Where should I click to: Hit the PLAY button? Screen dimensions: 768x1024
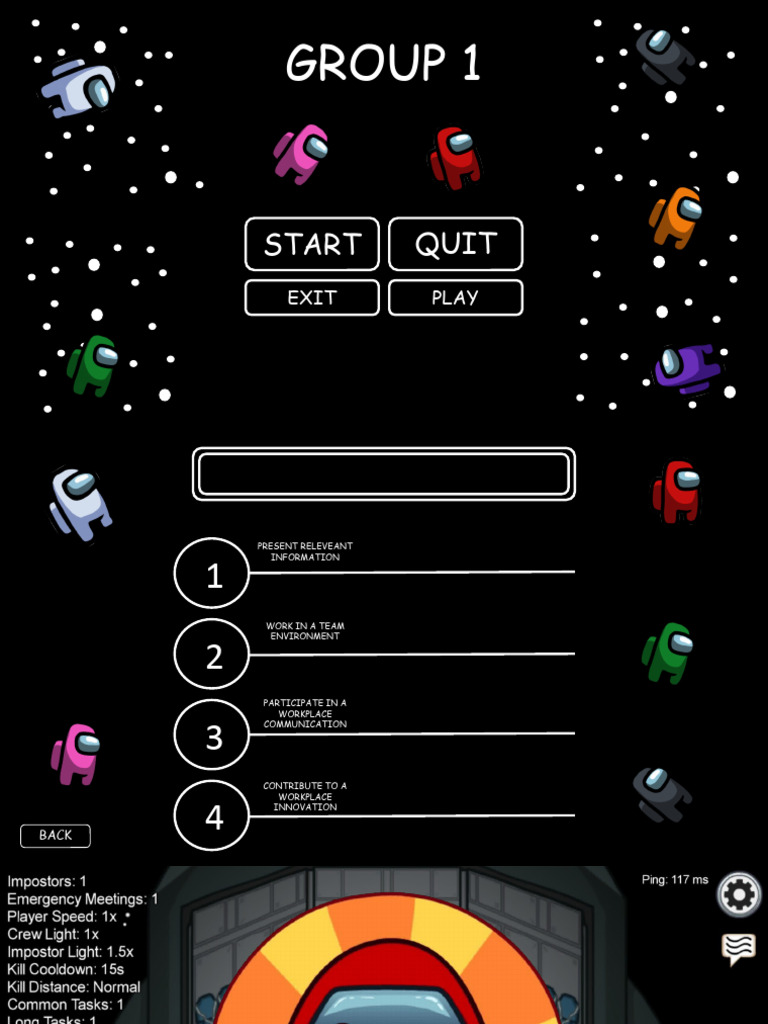tap(455, 297)
